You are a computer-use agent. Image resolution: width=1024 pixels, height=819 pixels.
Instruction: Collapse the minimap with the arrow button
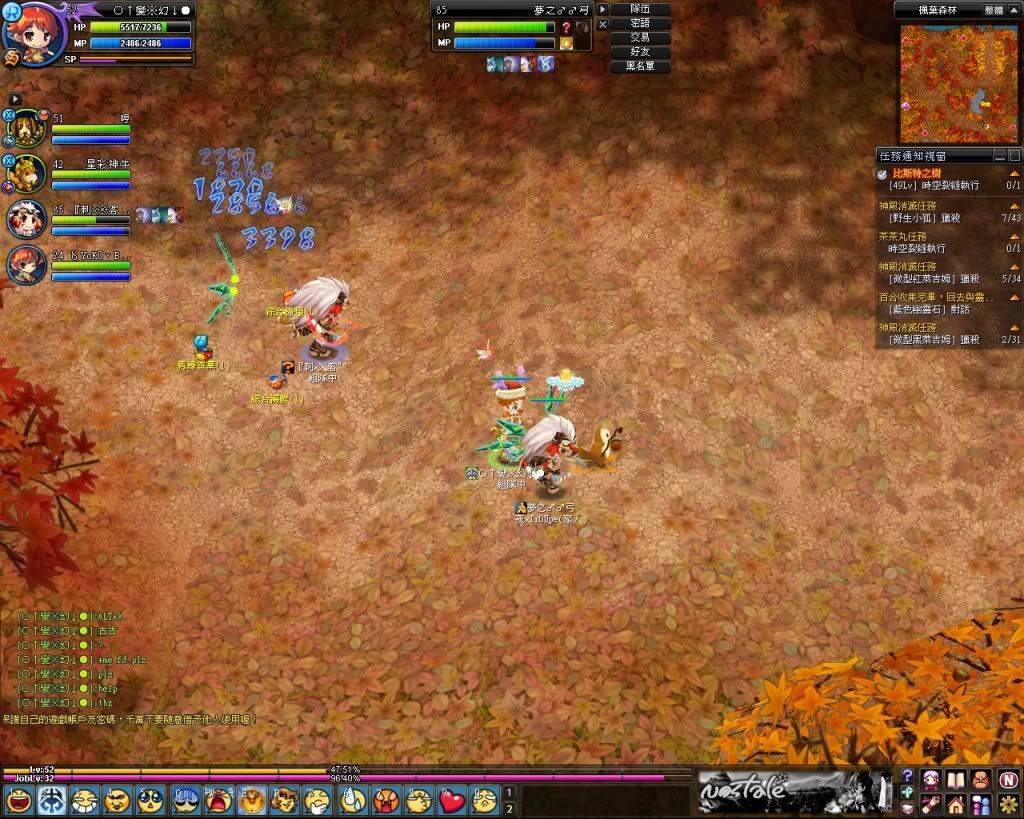pyautogui.click(x=1016, y=8)
